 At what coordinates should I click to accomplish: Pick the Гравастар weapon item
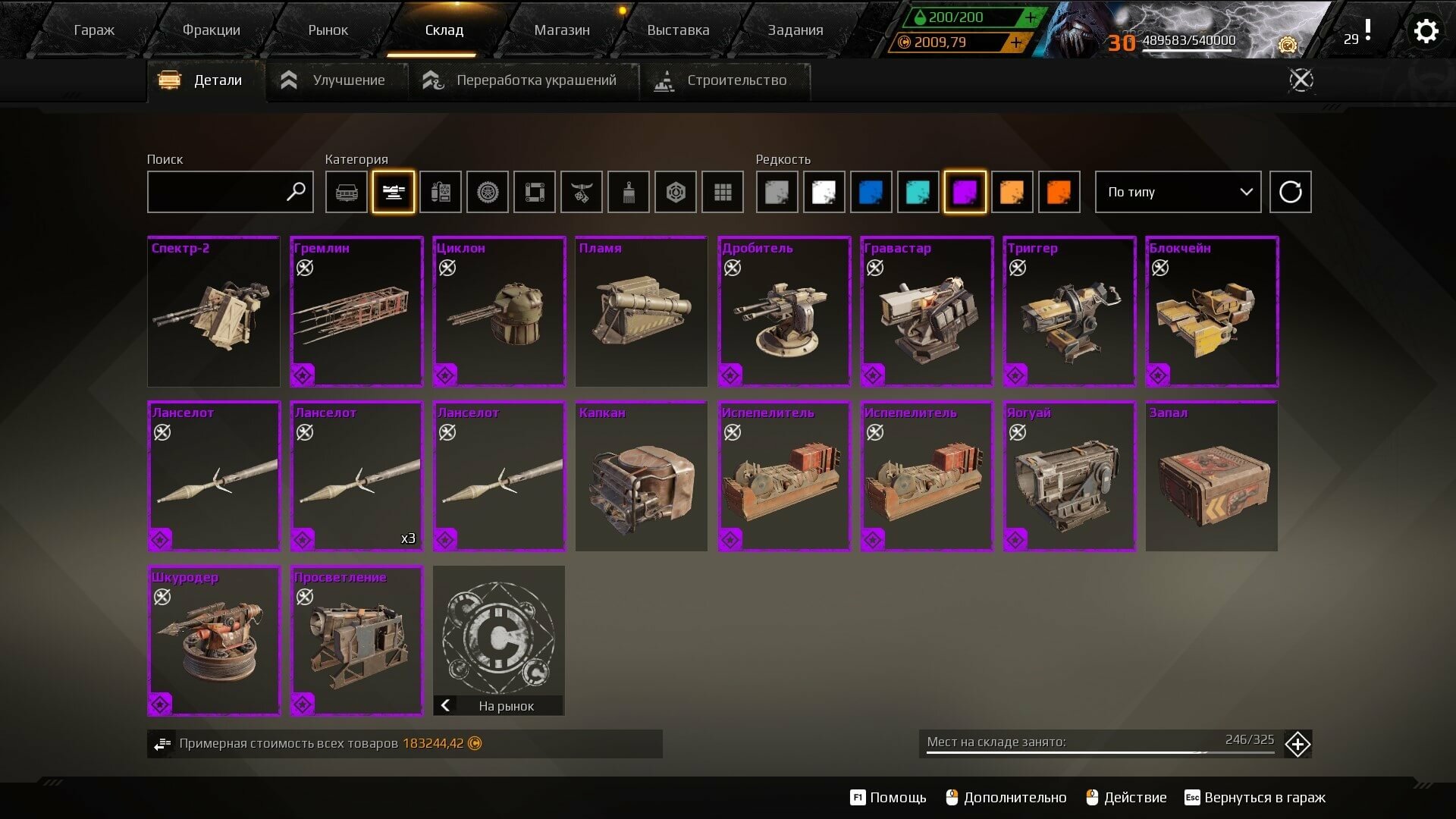[927, 312]
